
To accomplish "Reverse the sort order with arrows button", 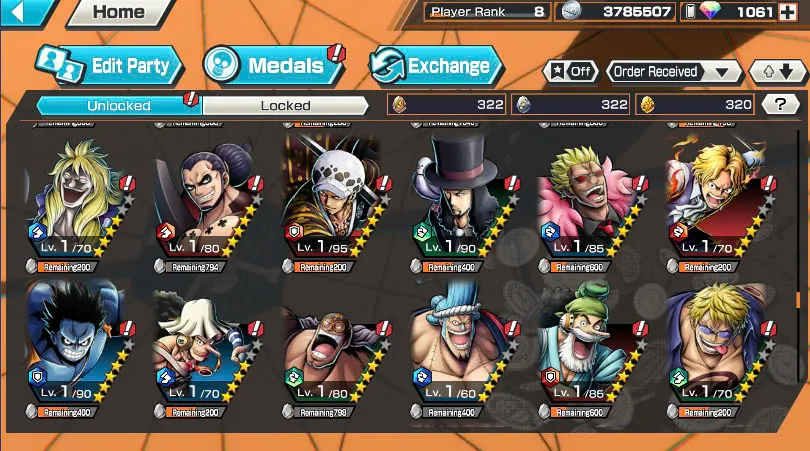I will point(777,72).
